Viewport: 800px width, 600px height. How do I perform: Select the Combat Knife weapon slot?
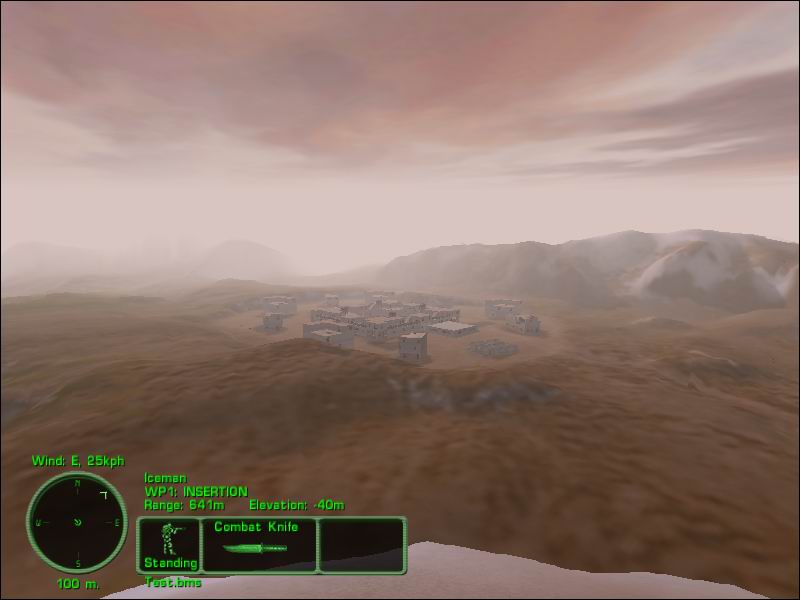(x=259, y=545)
